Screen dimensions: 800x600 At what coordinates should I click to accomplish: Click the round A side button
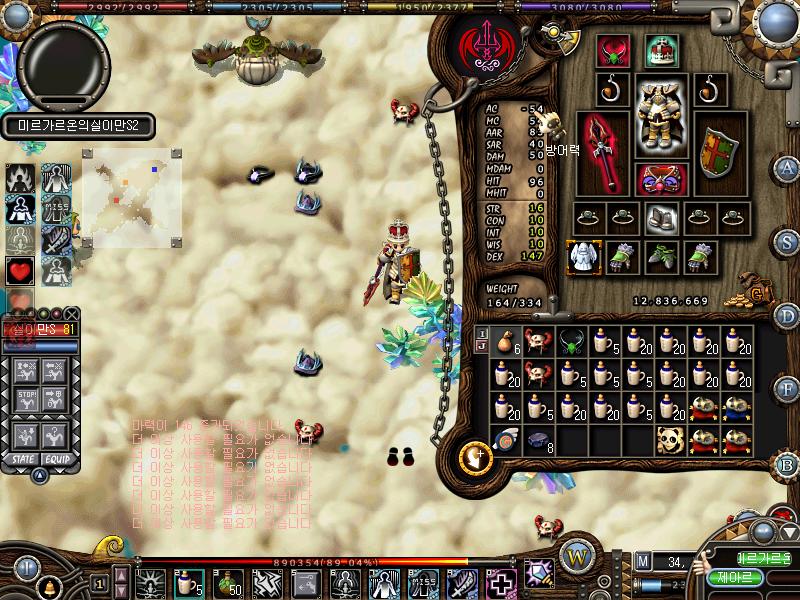[787, 169]
